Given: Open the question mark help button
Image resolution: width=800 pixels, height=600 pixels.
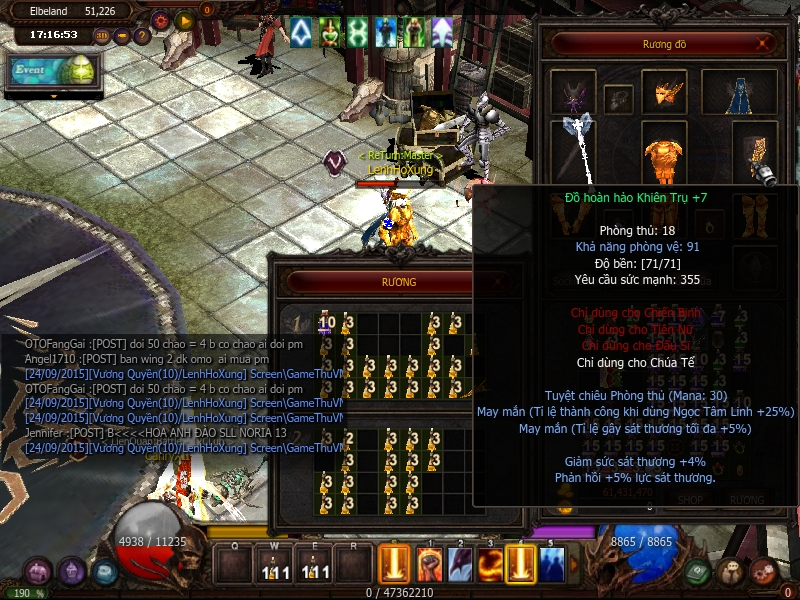Looking at the screenshot, I should click(142, 37).
